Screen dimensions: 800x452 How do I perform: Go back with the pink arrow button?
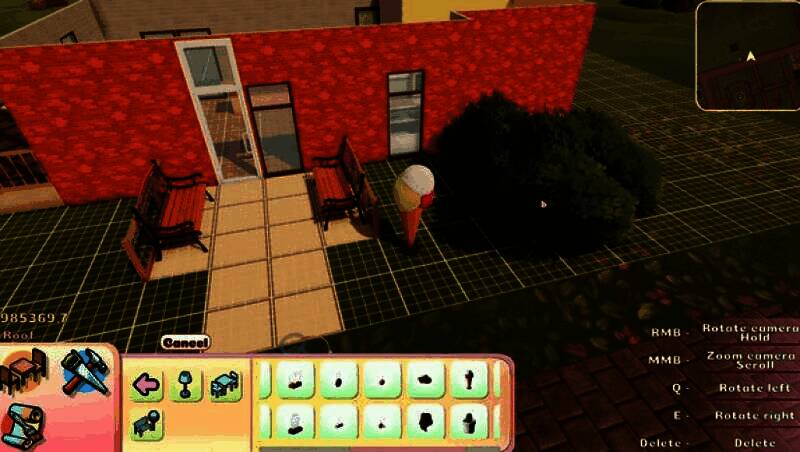click(x=147, y=384)
